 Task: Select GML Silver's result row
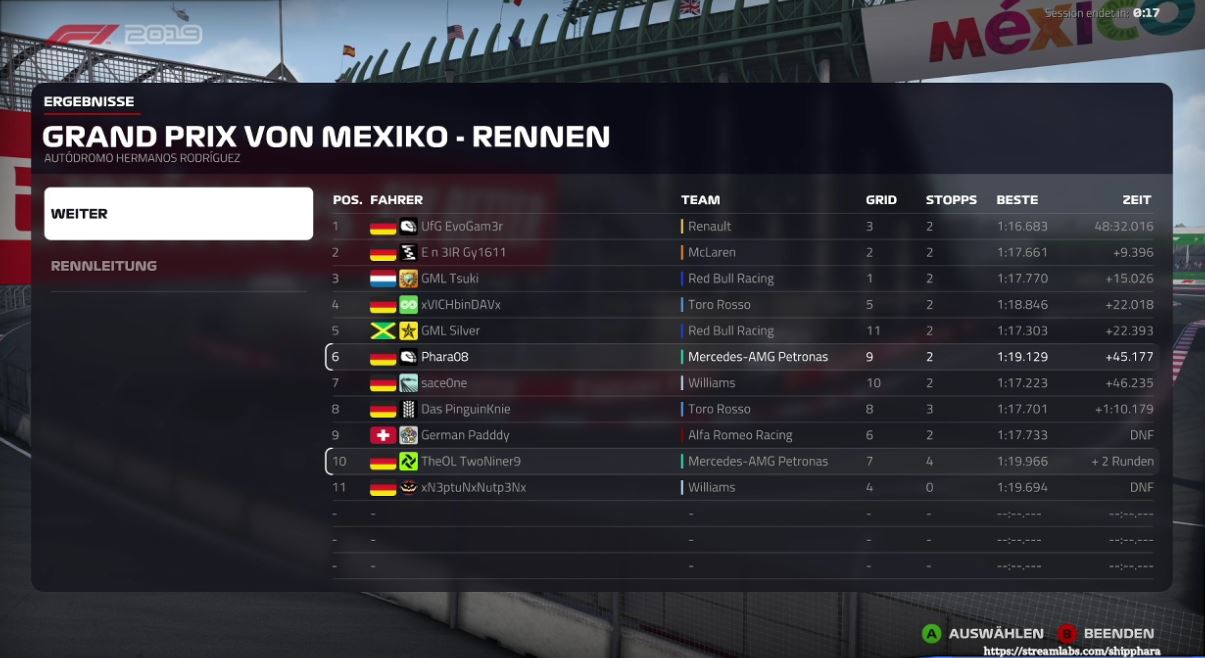742,331
